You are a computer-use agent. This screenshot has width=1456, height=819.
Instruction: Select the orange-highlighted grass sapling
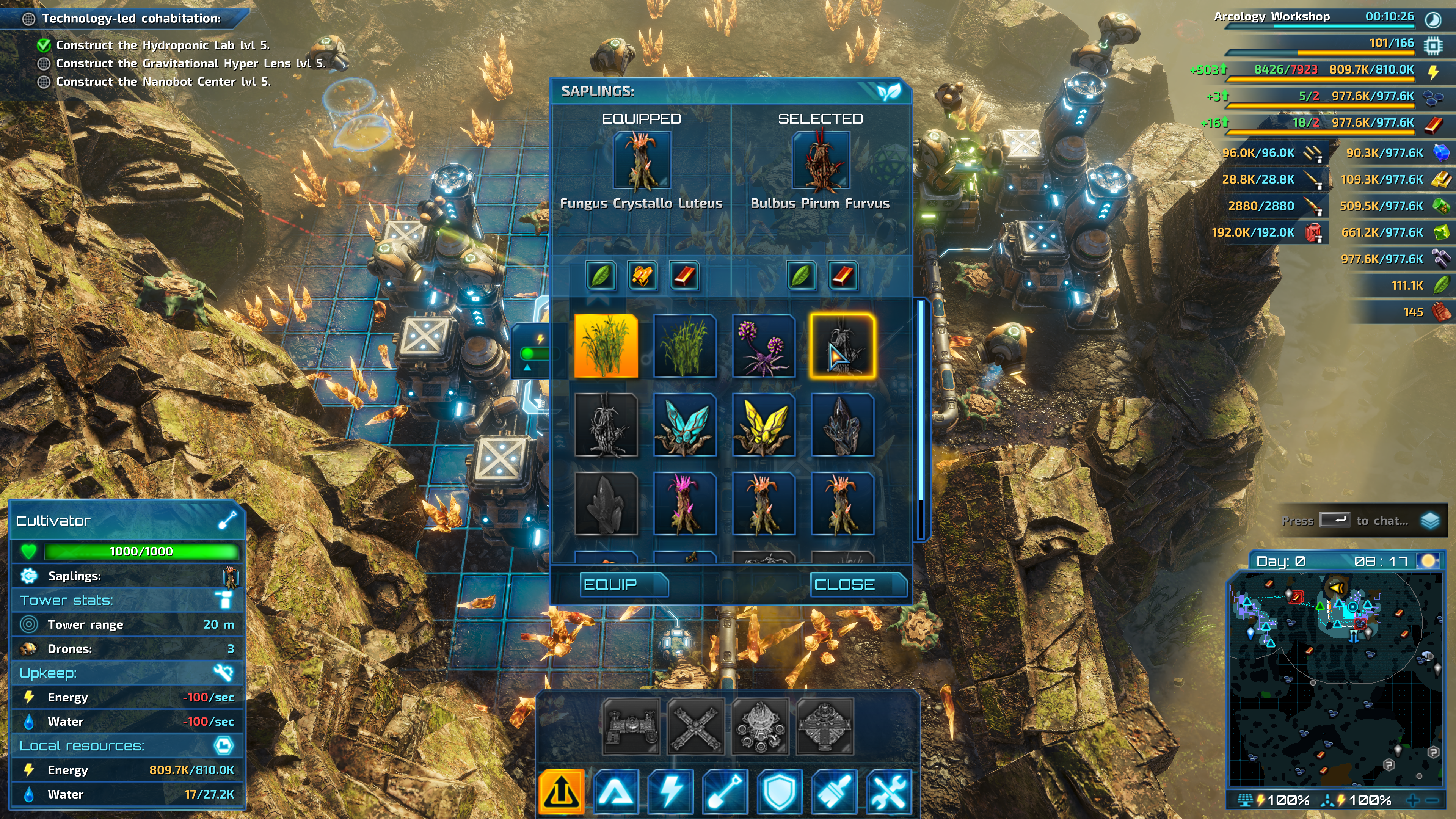point(606,346)
